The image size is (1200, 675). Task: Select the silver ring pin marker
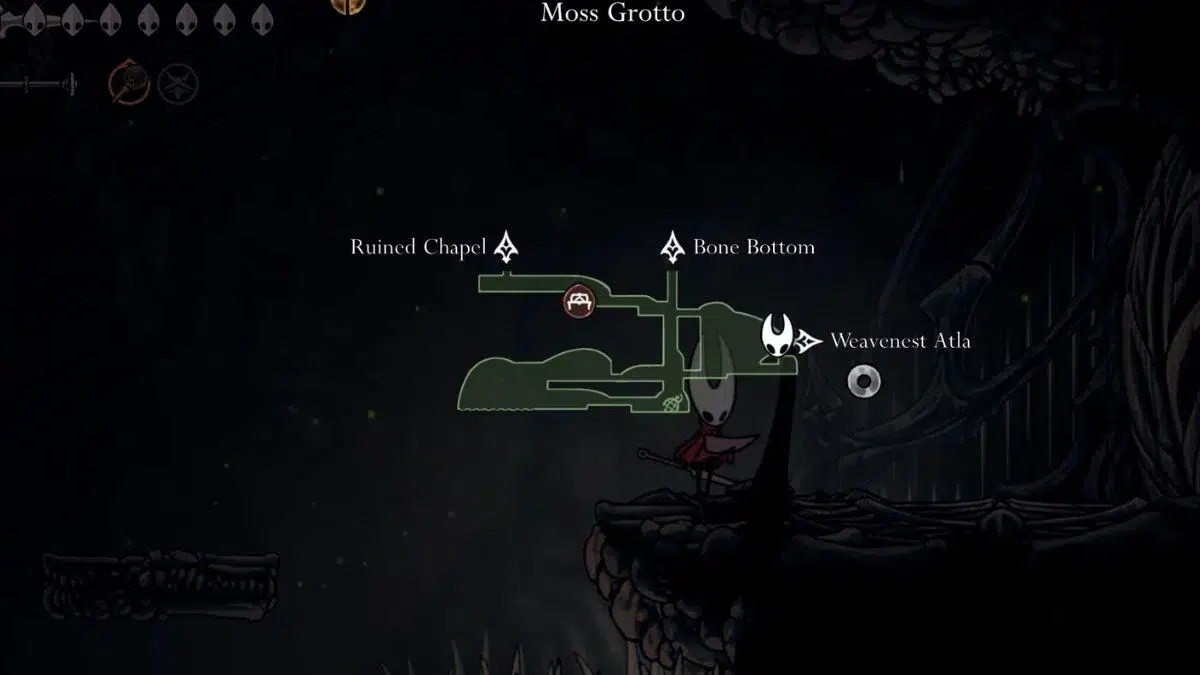[863, 381]
